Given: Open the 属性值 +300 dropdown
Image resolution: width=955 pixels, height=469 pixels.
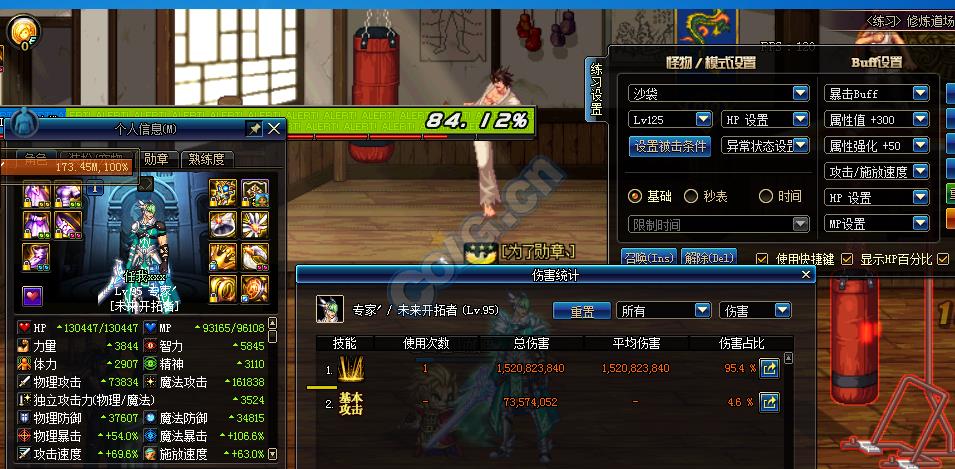Looking at the screenshot, I should click(921, 119).
